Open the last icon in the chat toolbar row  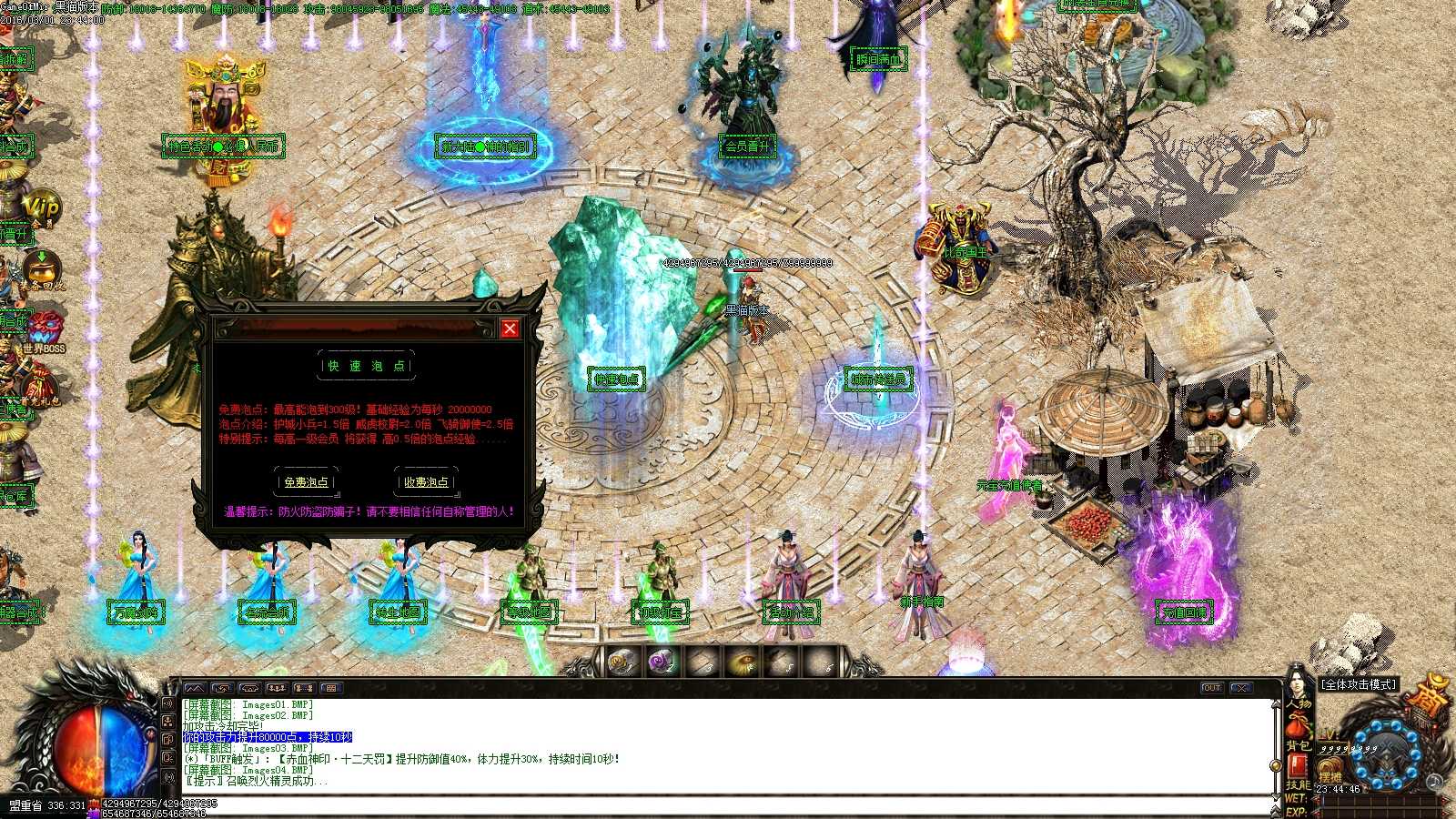(x=330, y=689)
